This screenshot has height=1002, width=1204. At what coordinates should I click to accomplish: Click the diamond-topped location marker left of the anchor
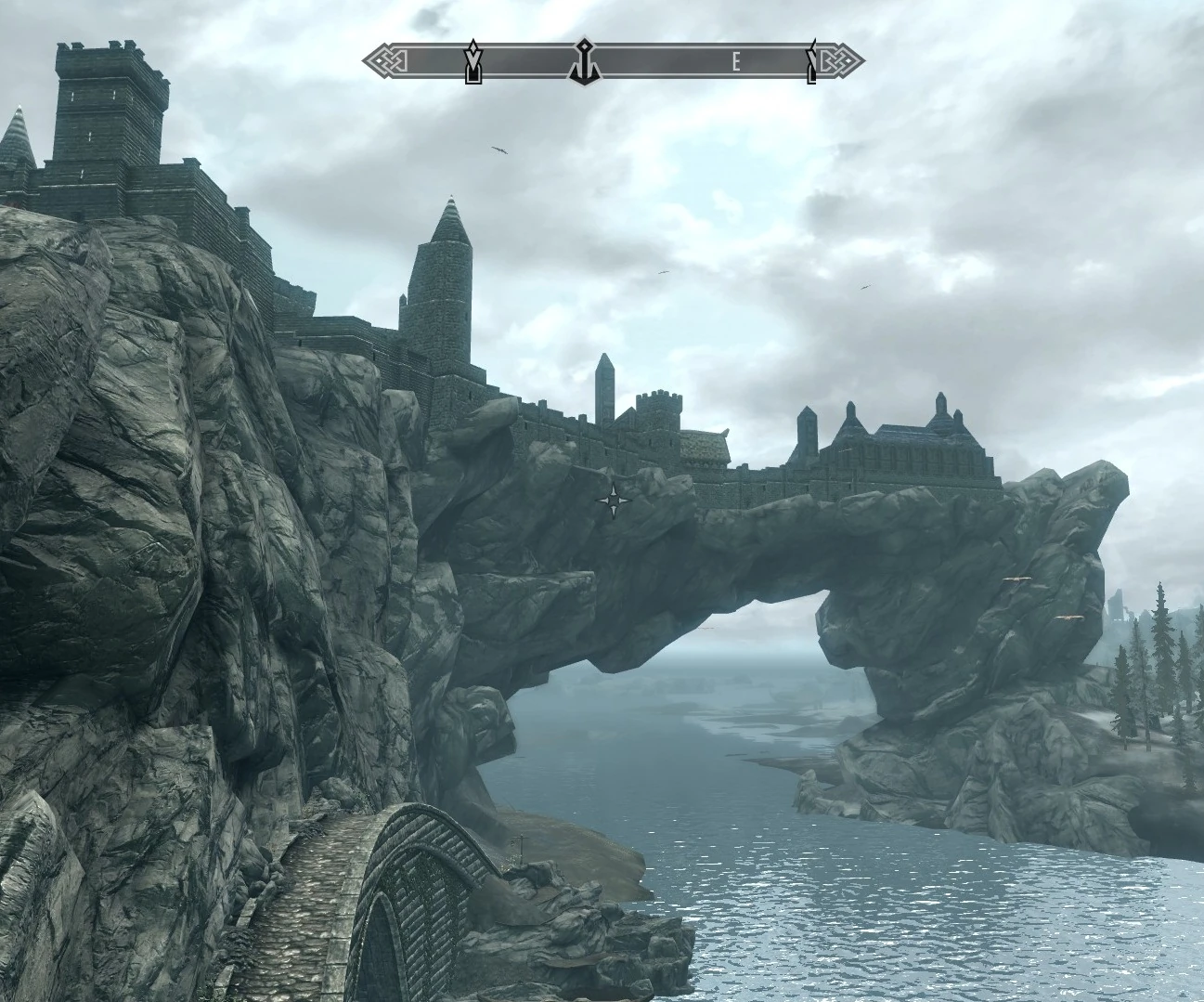point(473,61)
